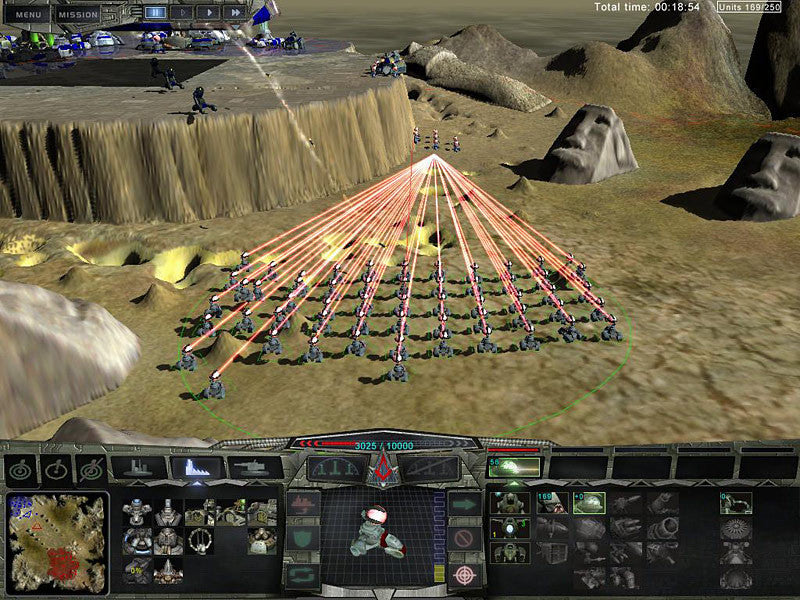Pause the game with the pause button
This screenshot has width=800, height=600.
155,12
